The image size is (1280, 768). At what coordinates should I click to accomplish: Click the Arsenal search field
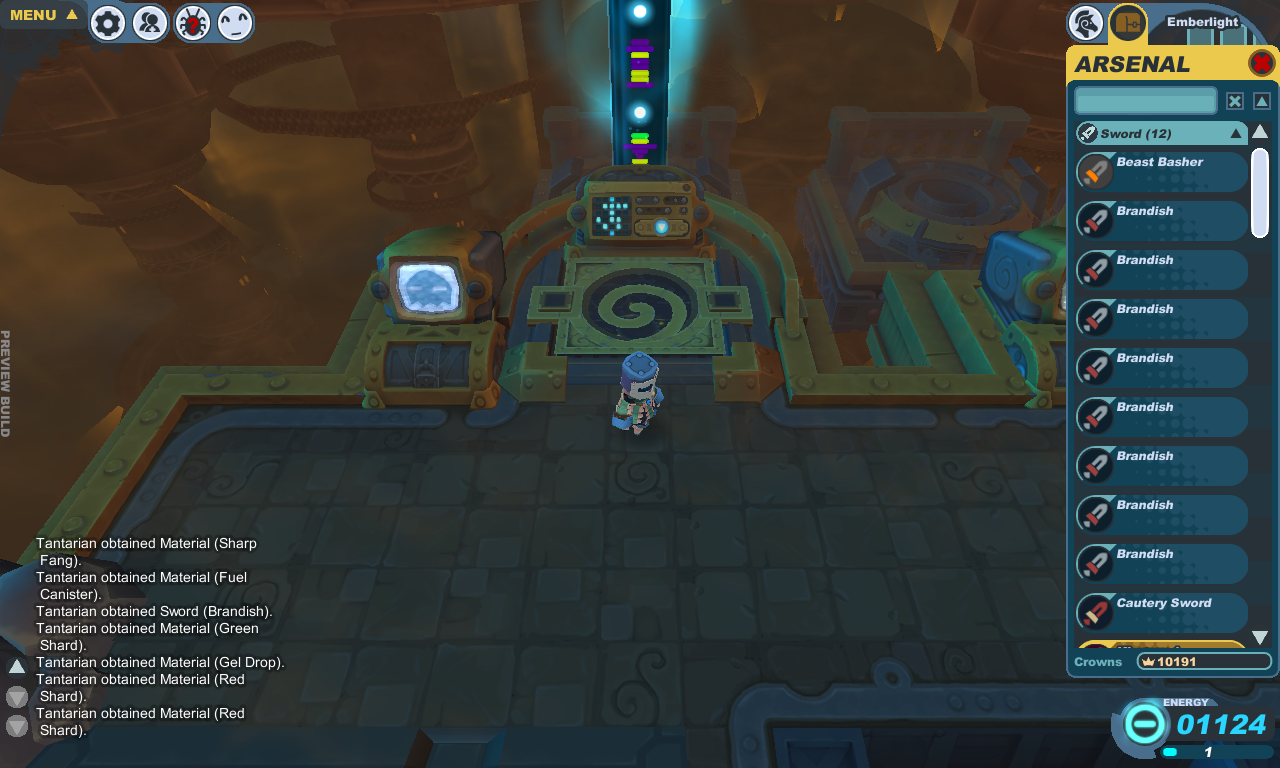click(x=1145, y=101)
